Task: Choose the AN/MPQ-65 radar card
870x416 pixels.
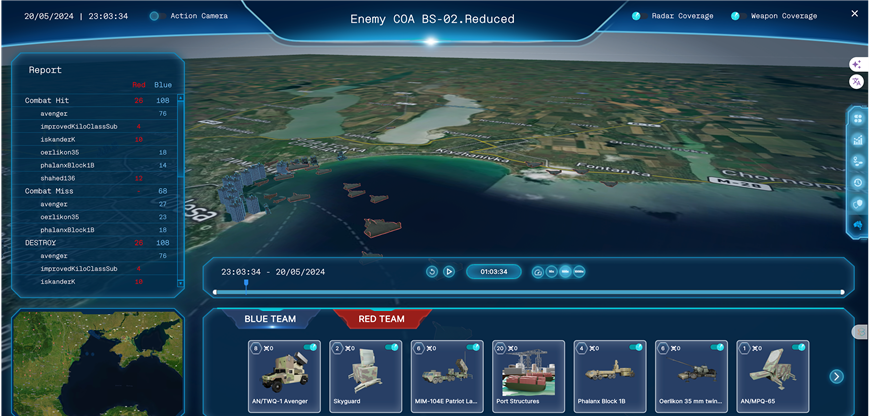Action: click(772, 377)
